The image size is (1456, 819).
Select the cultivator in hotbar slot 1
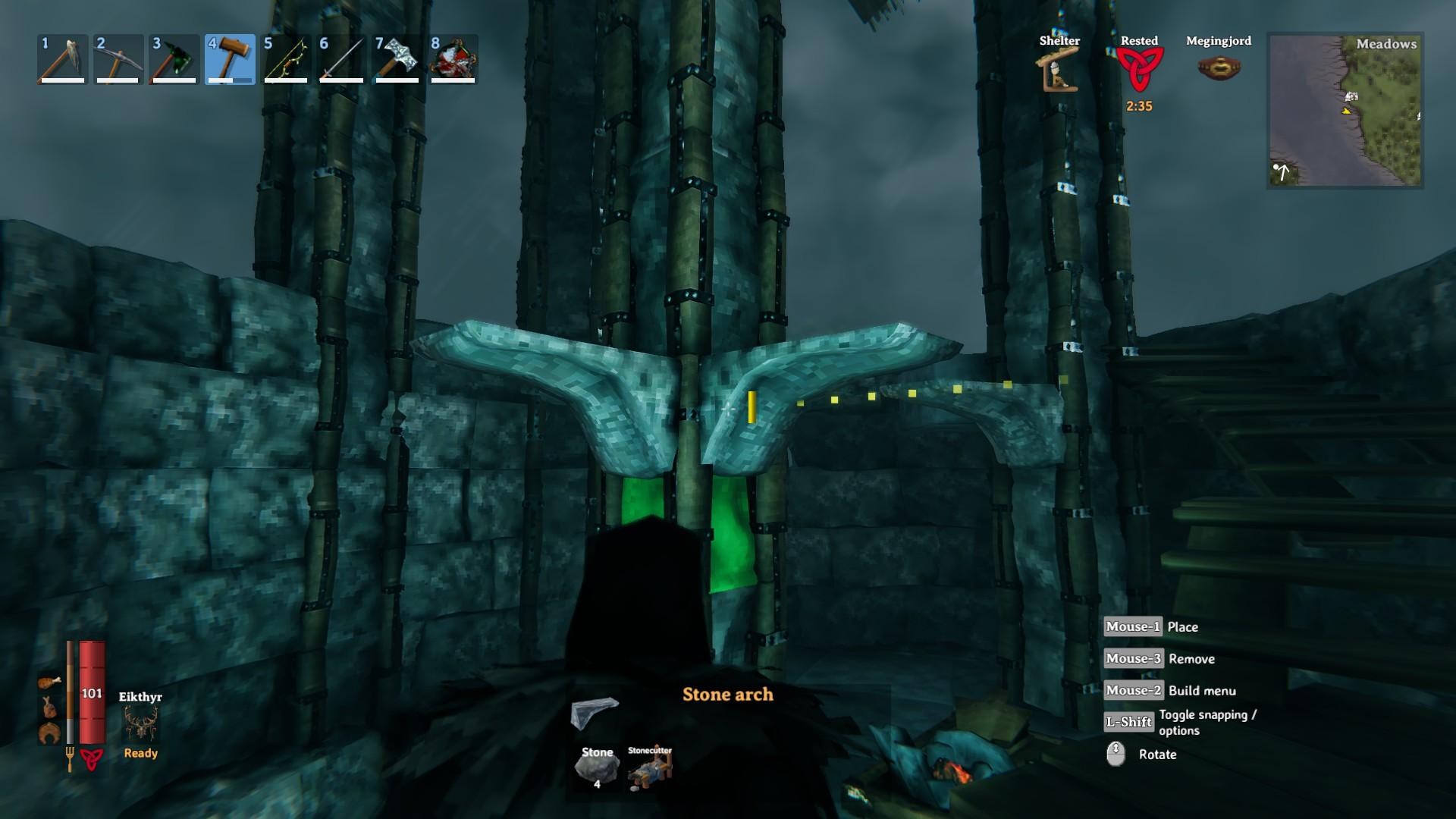[x=63, y=59]
